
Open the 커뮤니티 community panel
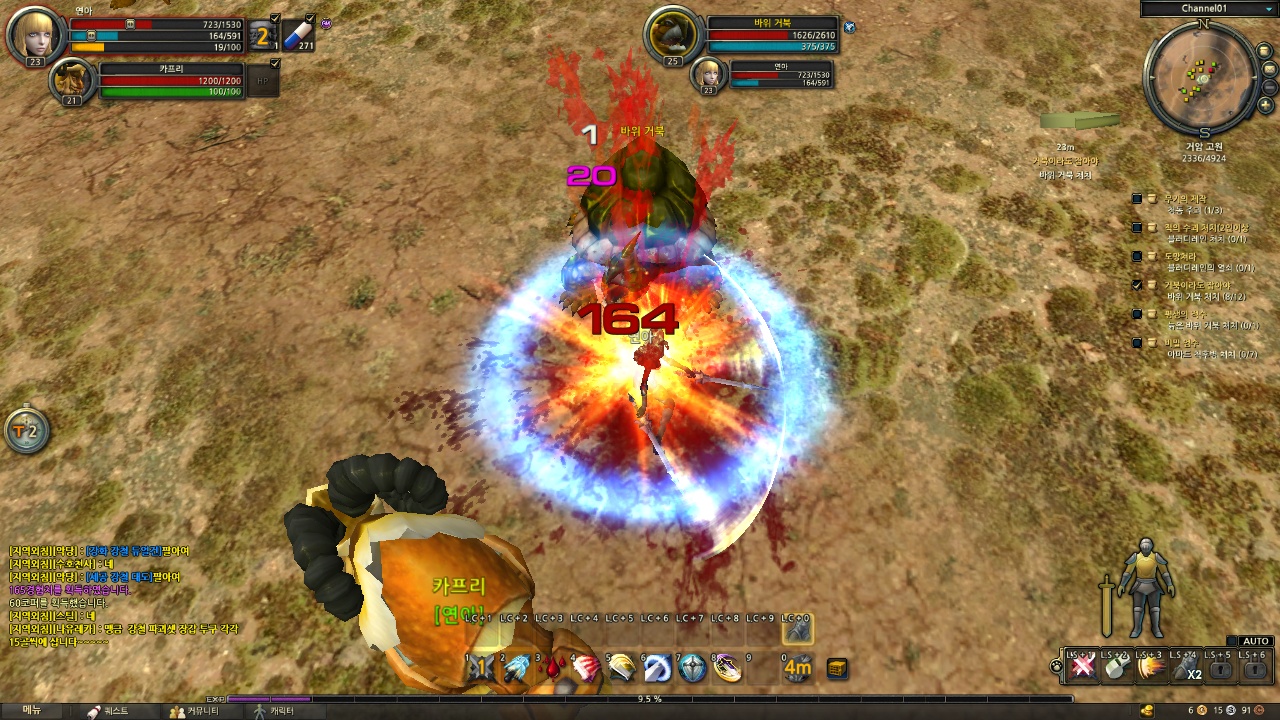(190, 711)
